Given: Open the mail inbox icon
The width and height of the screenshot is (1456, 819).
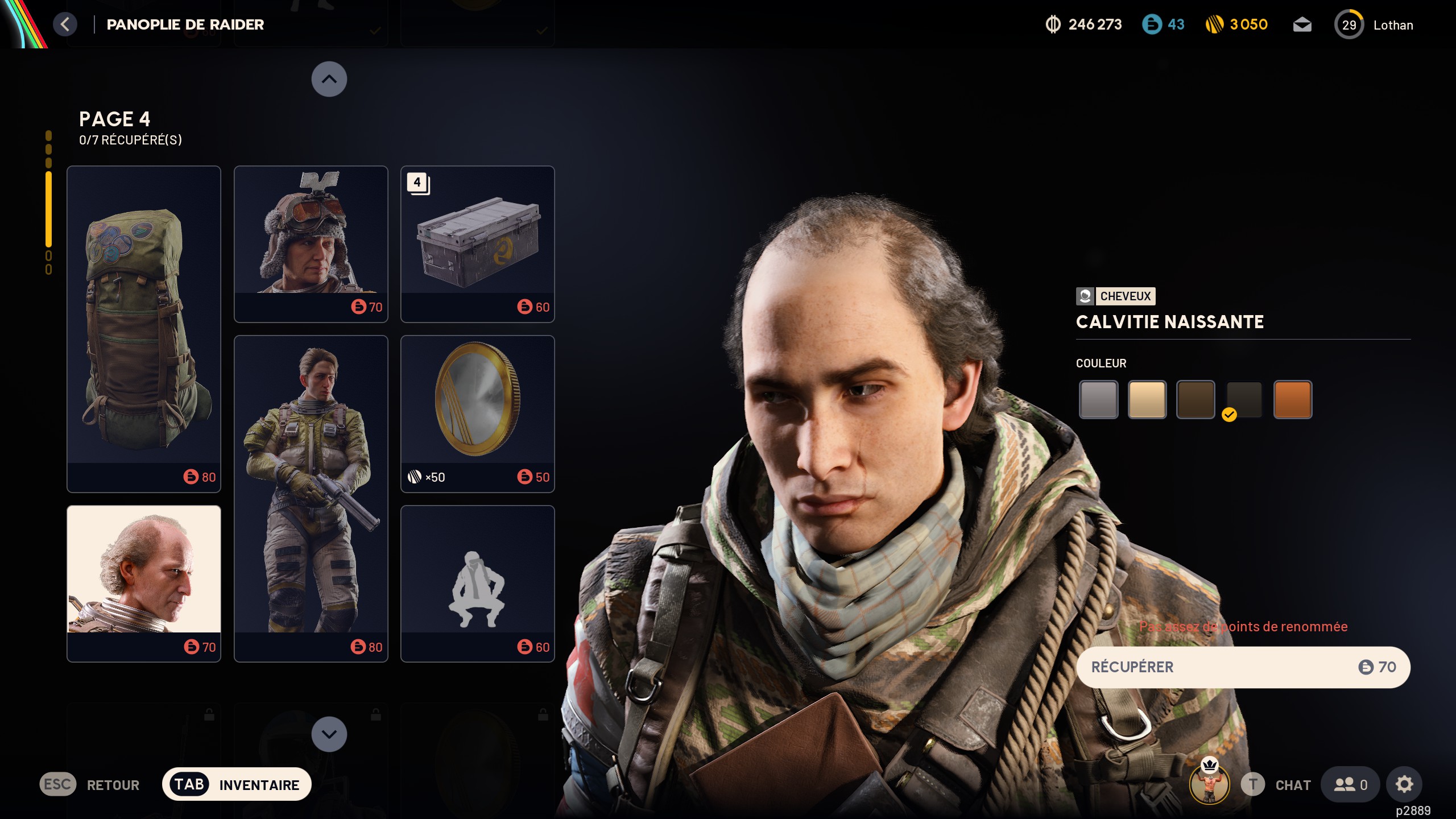Looking at the screenshot, I should point(1302,25).
